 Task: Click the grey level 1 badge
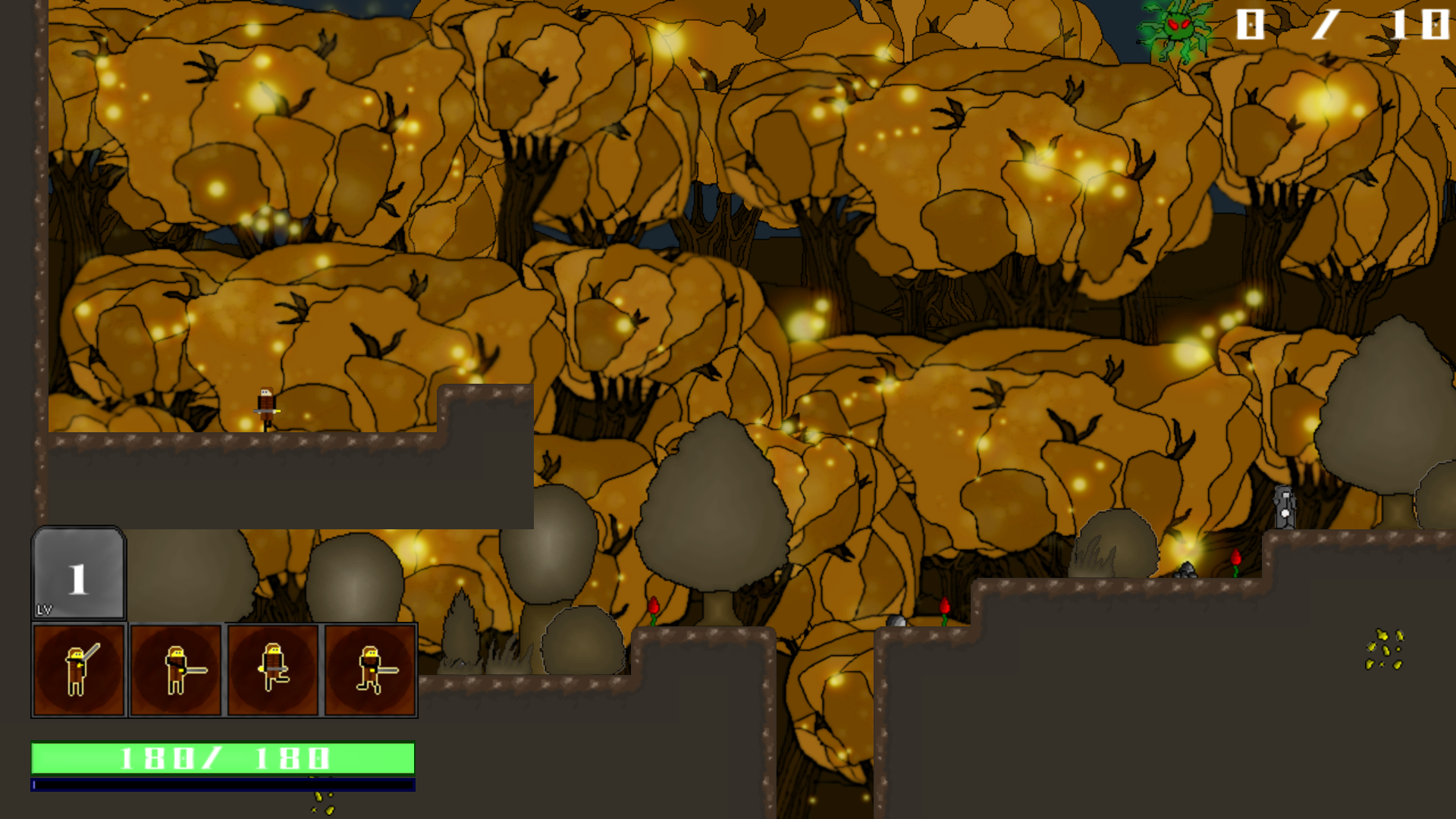78,574
